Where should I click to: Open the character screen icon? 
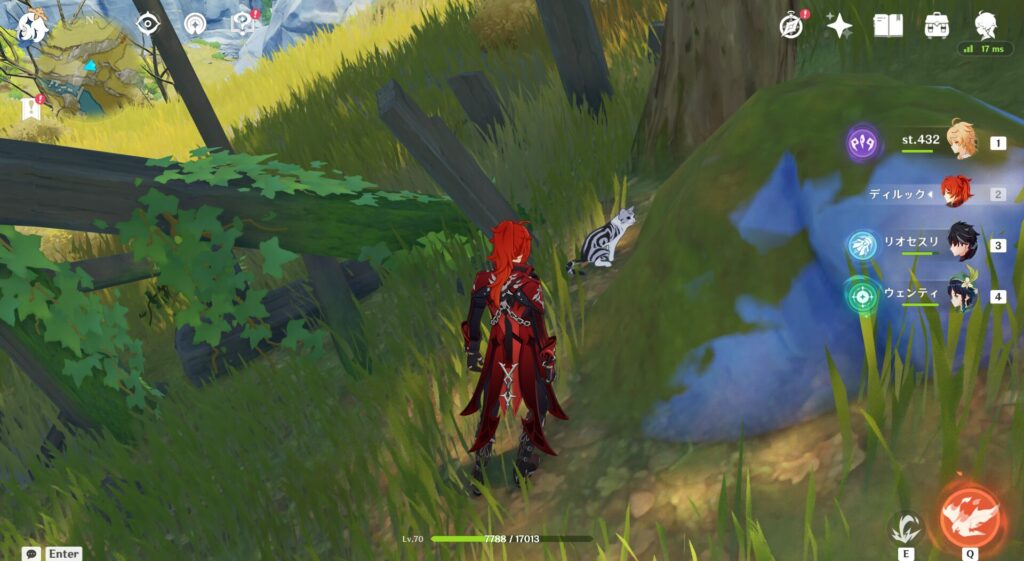click(985, 26)
